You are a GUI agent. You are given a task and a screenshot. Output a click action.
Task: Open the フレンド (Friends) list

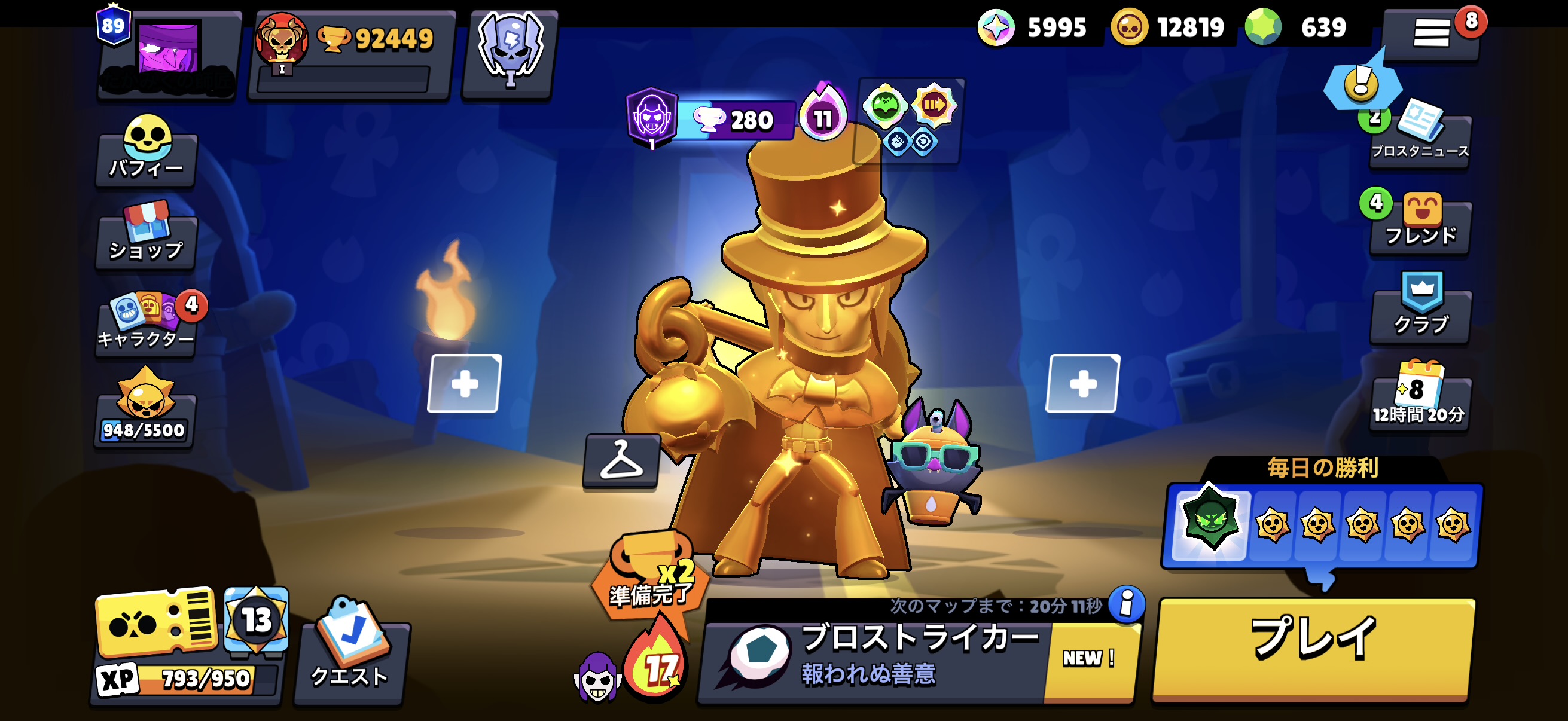[1420, 226]
